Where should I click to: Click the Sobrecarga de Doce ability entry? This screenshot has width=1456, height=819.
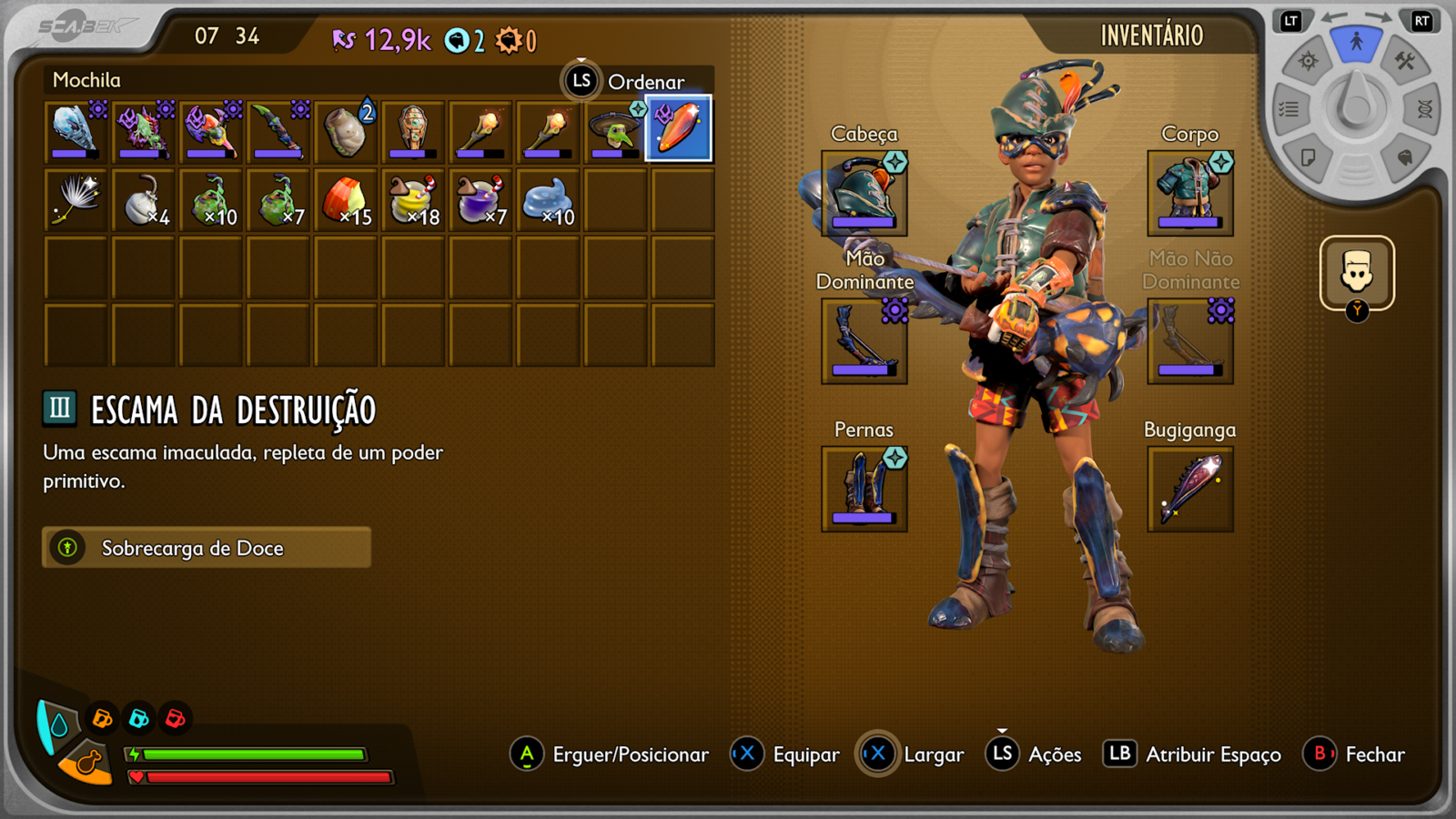point(206,548)
